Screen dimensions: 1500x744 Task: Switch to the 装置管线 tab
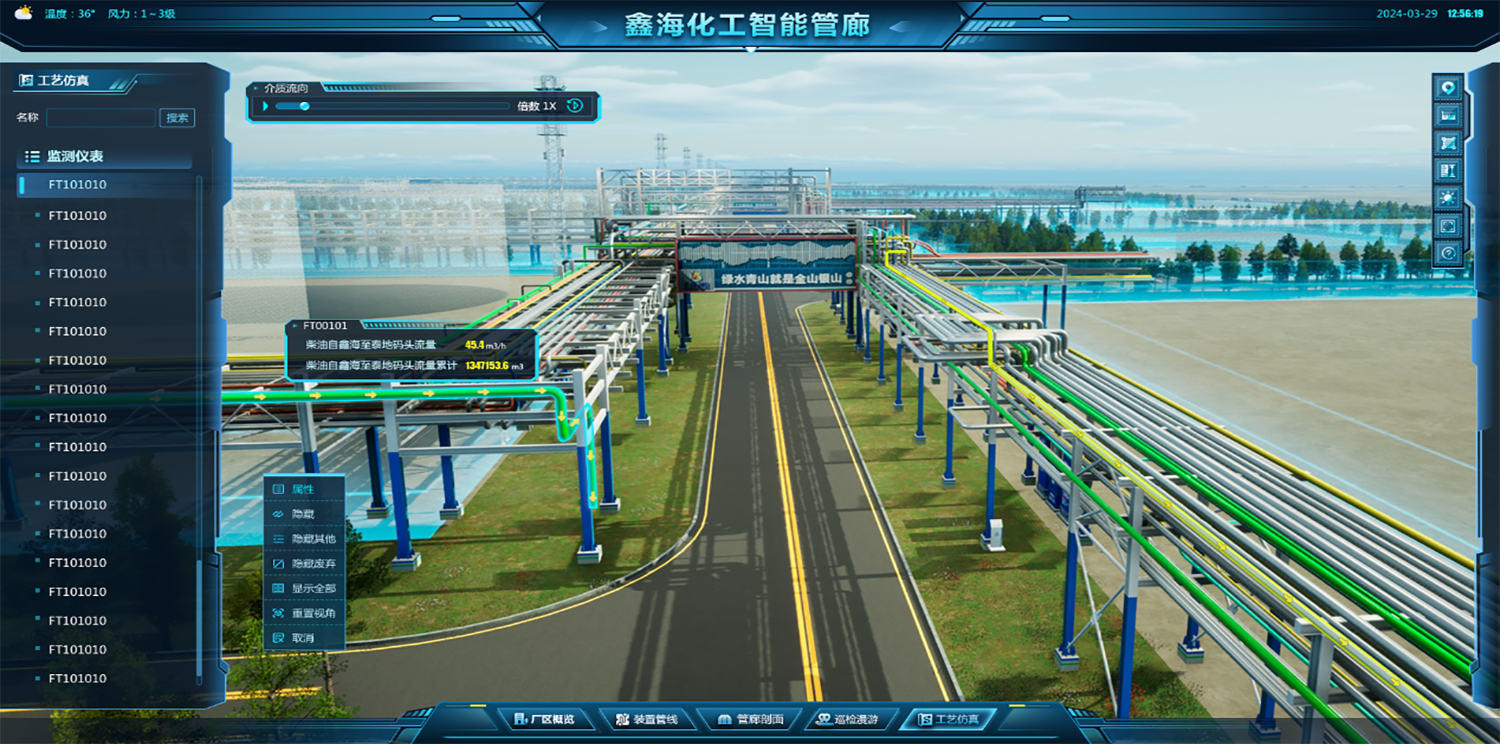pos(647,719)
